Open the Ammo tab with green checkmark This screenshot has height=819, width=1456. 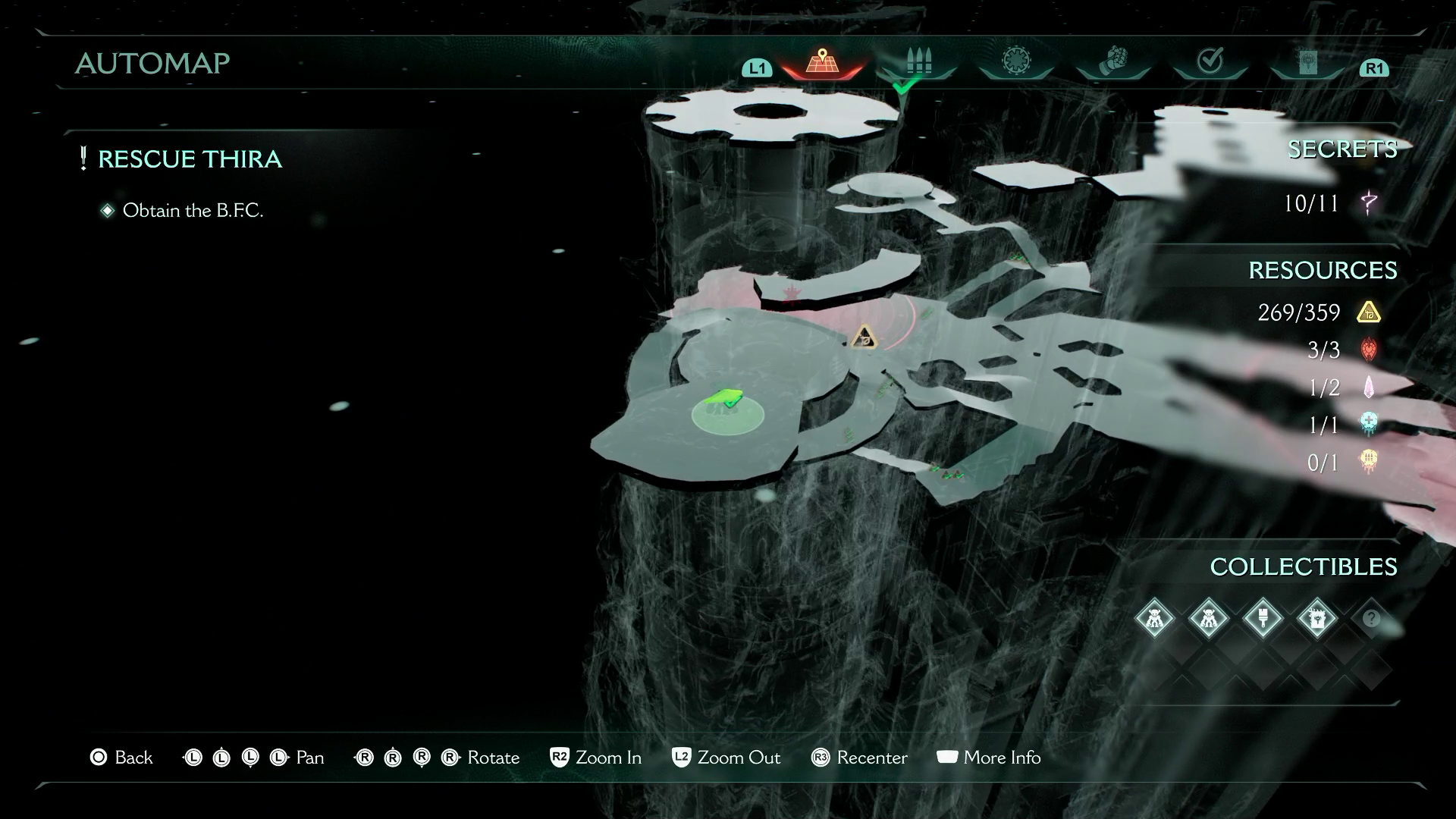click(918, 61)
